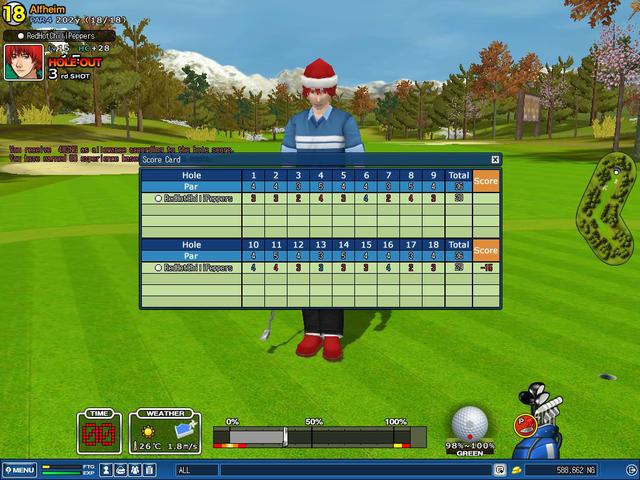Click the red character face power icon
The width and height of the screenshot is (640, 480).
(523, 424)
